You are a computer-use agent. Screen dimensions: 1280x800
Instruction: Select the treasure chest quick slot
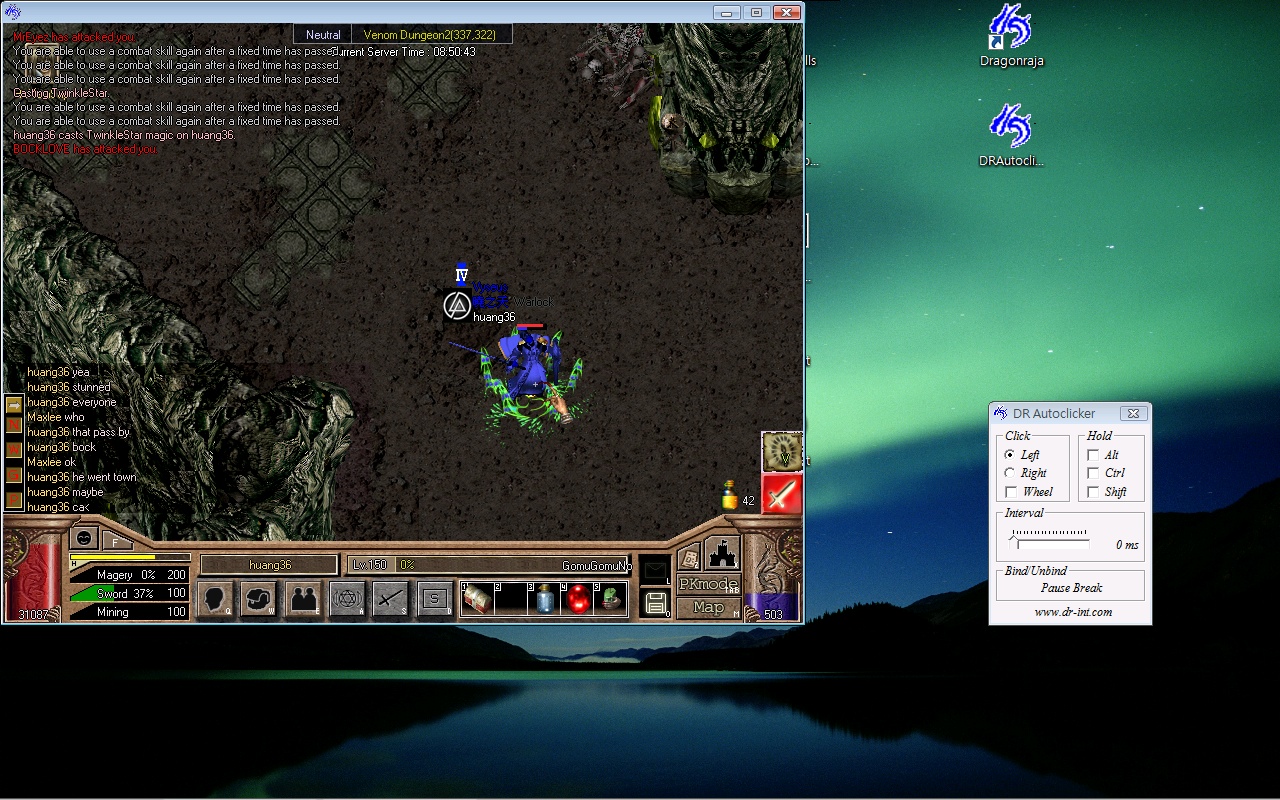[478, 598]
